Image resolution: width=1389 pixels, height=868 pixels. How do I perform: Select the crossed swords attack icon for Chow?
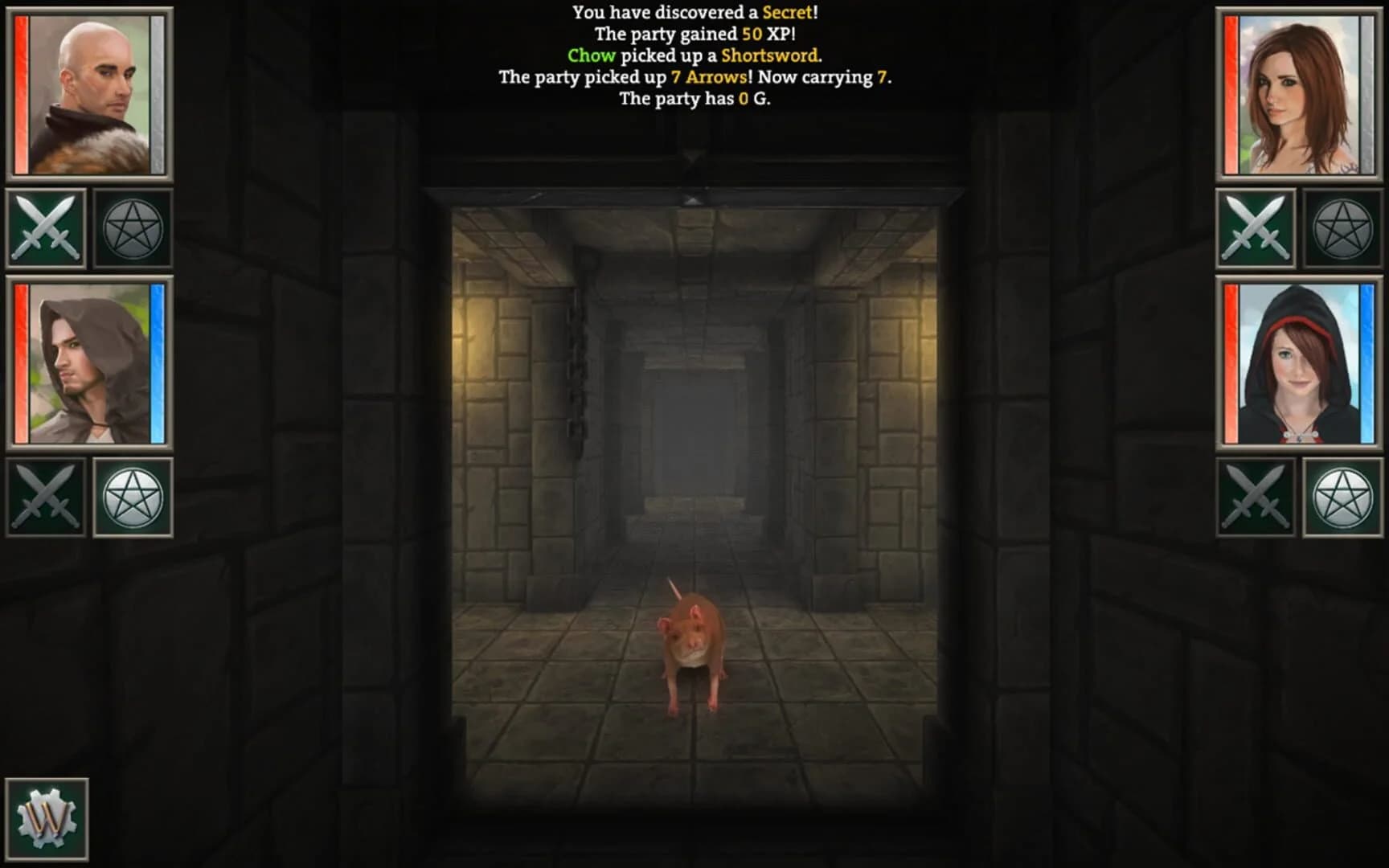pyautogui.click(x=46, y=227)
